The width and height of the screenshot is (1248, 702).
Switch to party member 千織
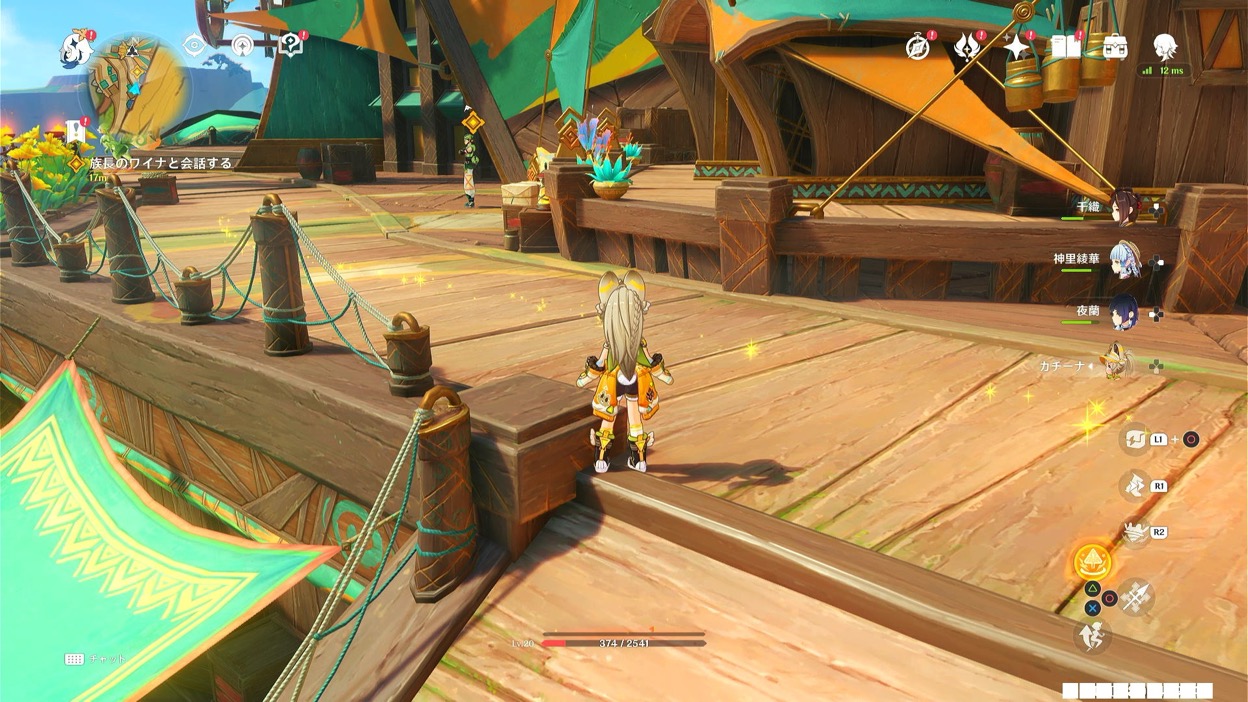coord(1123,207)
